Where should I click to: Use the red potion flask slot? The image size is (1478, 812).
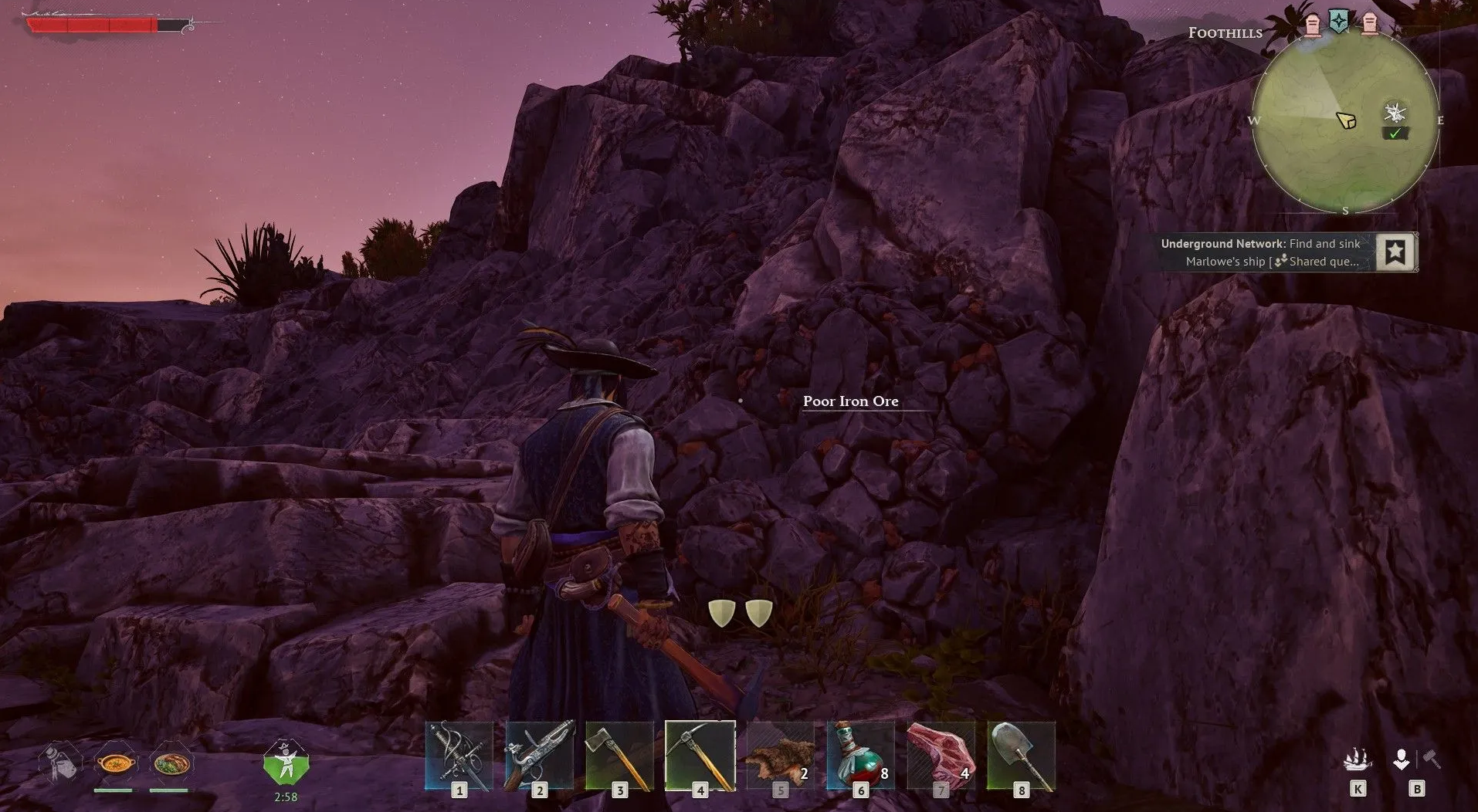click(861, 756)
